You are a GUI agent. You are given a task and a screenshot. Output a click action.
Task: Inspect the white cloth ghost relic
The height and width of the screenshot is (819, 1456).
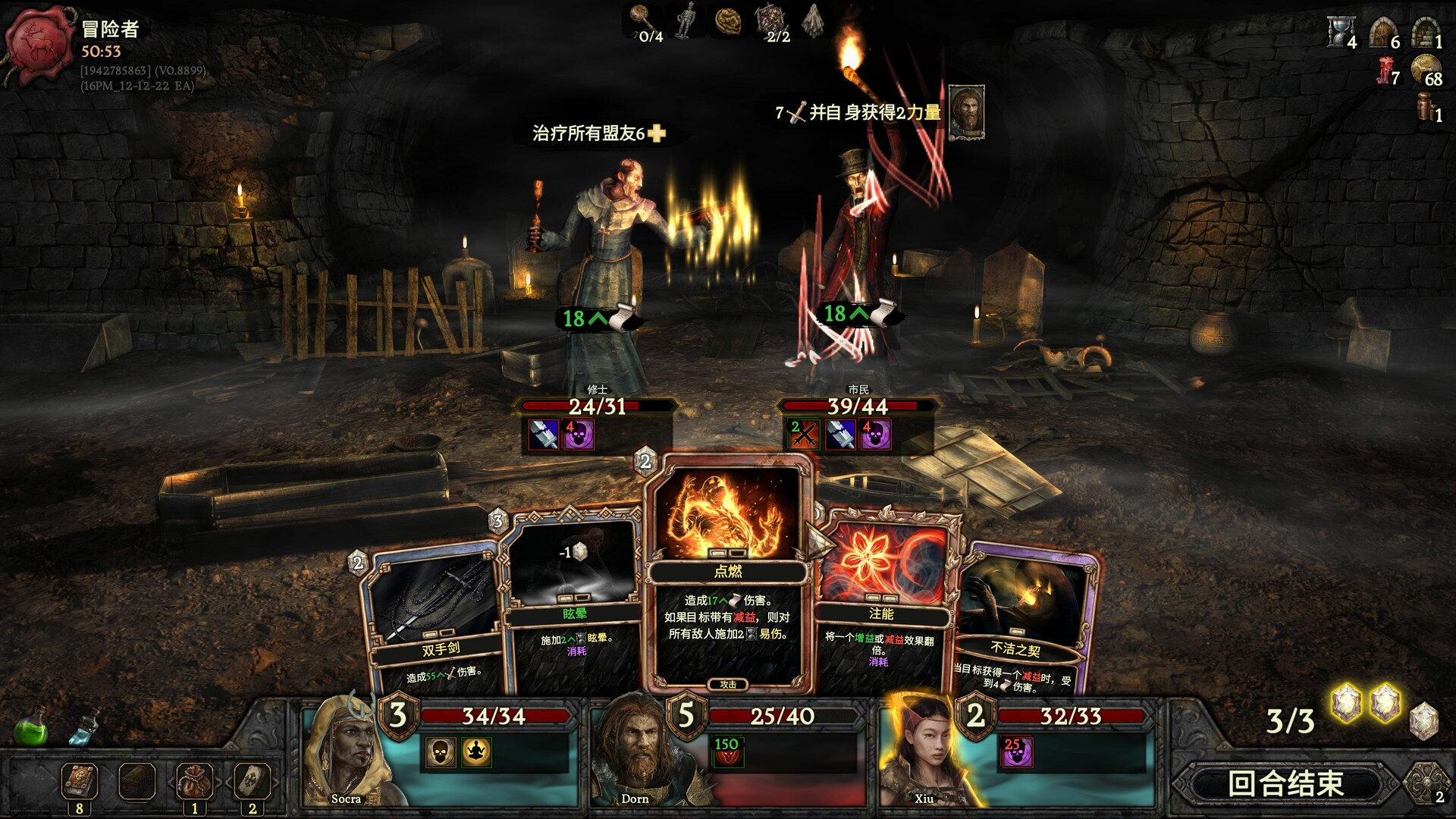[x=814, y=20]
